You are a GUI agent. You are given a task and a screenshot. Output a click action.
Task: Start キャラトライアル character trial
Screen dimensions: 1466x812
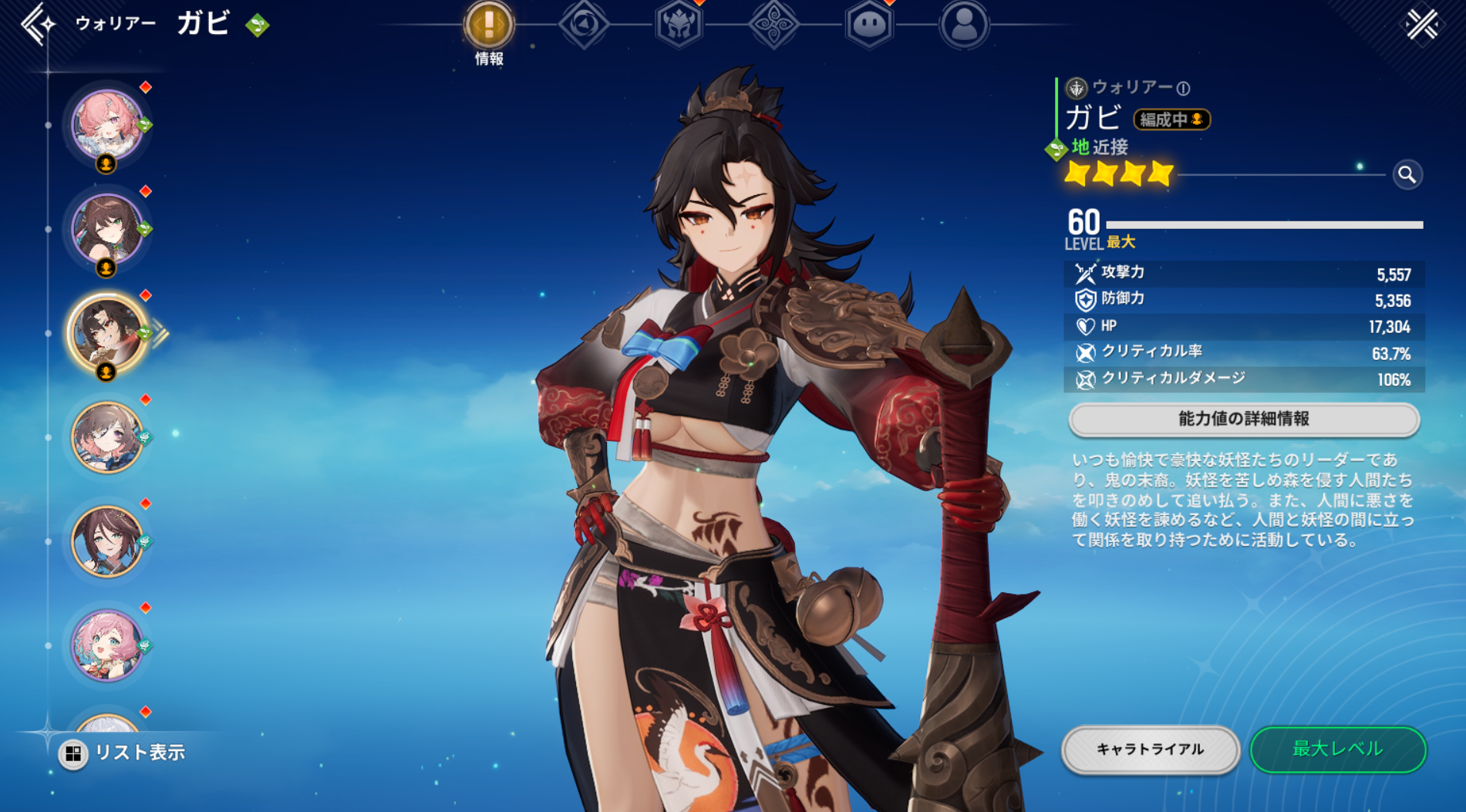click(x=1150, y=750)
